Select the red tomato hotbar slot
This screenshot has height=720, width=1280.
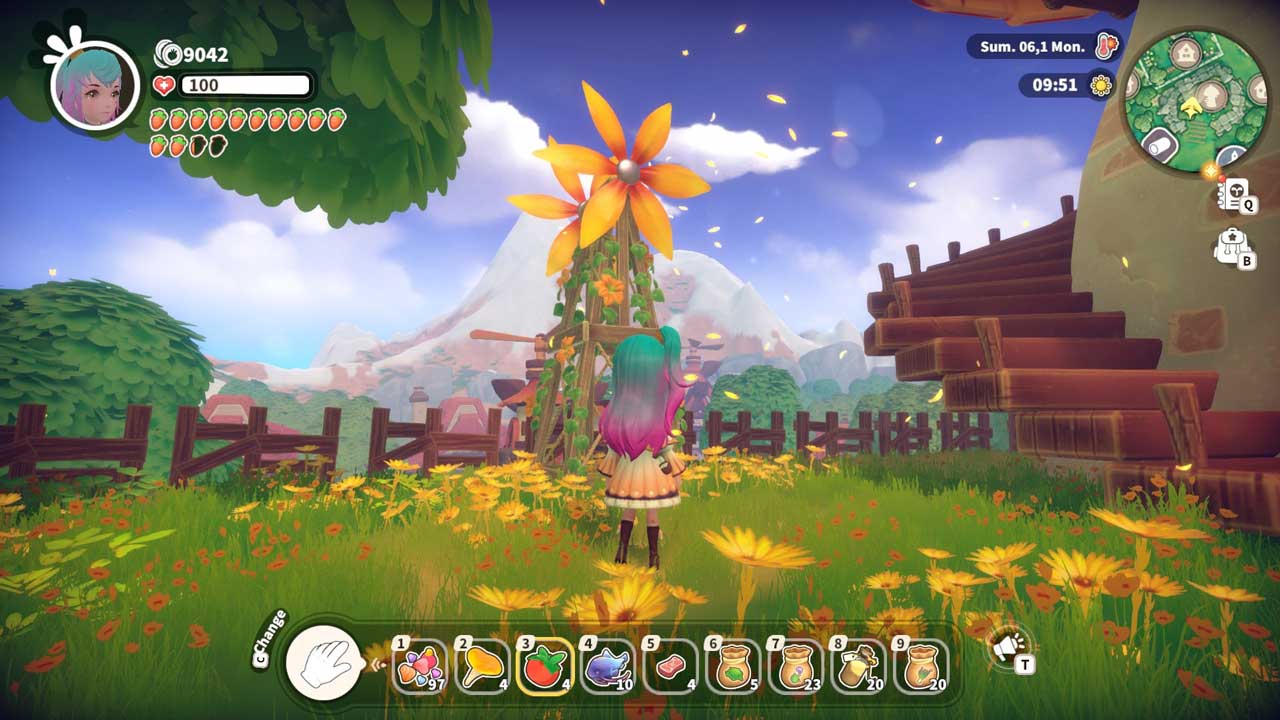click(x=545, y=667)
